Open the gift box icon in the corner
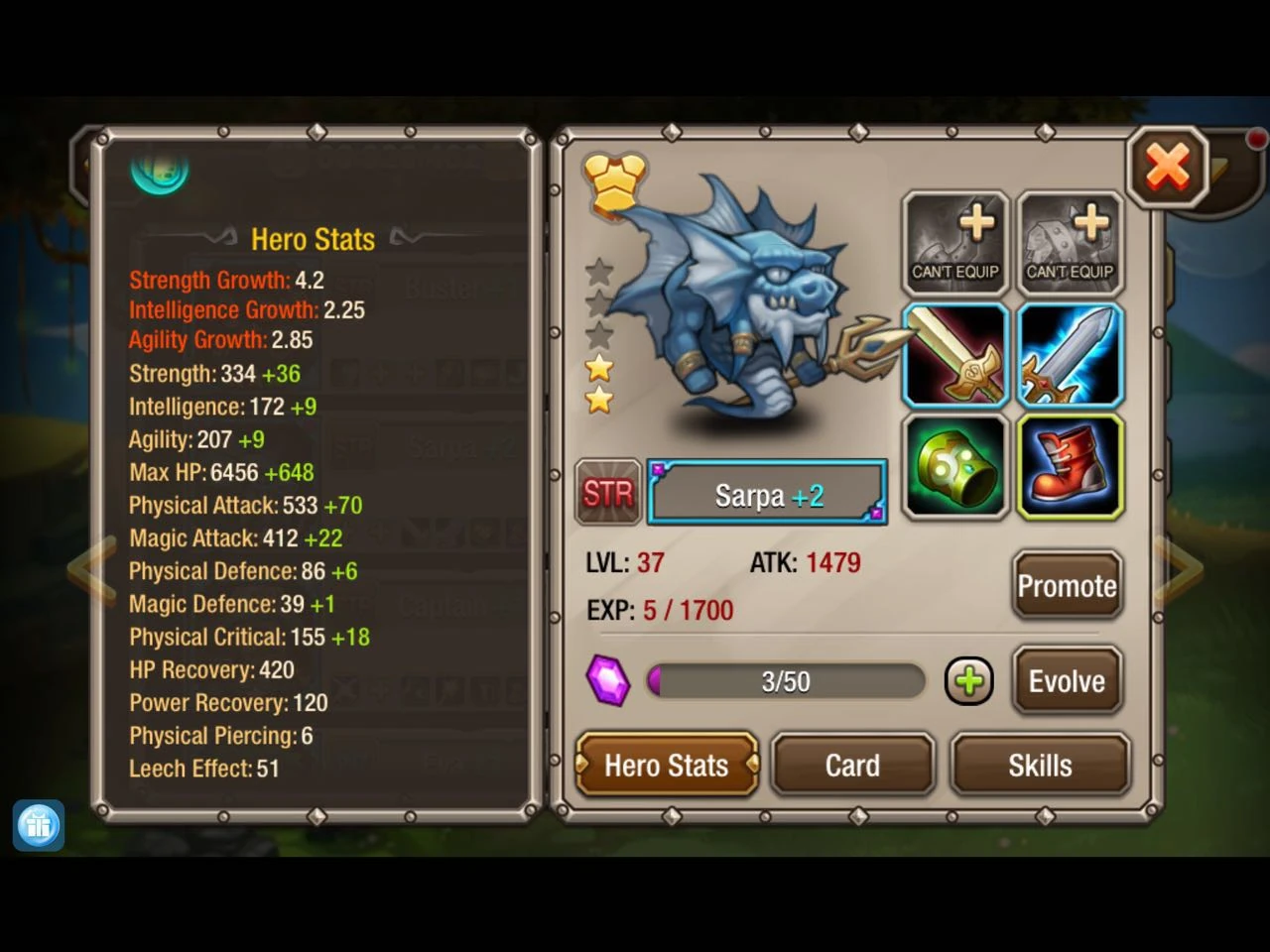 coord(38,825)
